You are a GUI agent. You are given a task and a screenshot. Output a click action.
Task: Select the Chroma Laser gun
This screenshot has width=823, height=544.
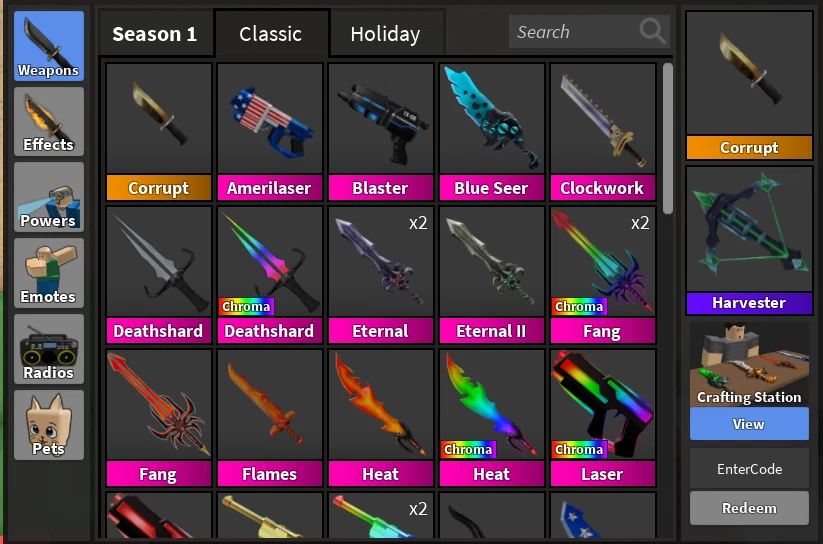[x=602, y=417]
